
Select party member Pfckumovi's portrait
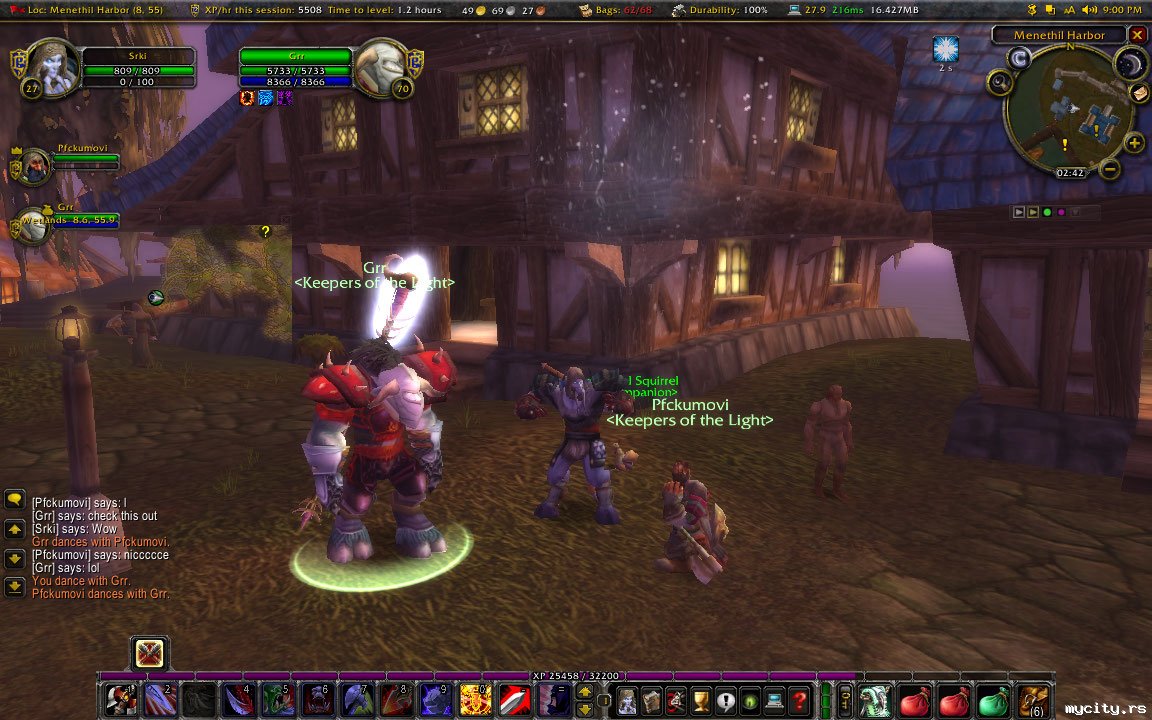tap(33, 166)
